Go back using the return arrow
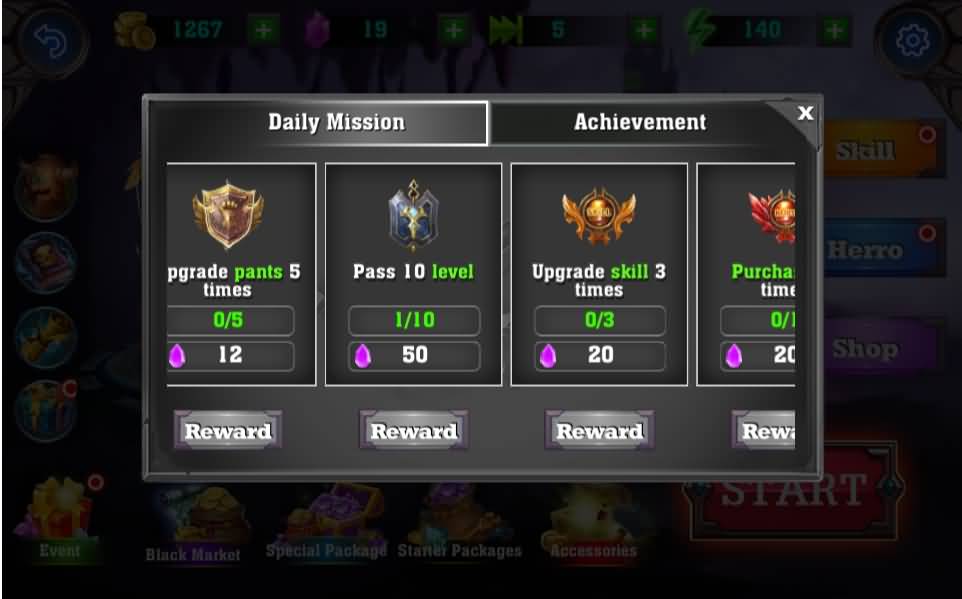This screenshot has height=599, width=962. (46, 41)
